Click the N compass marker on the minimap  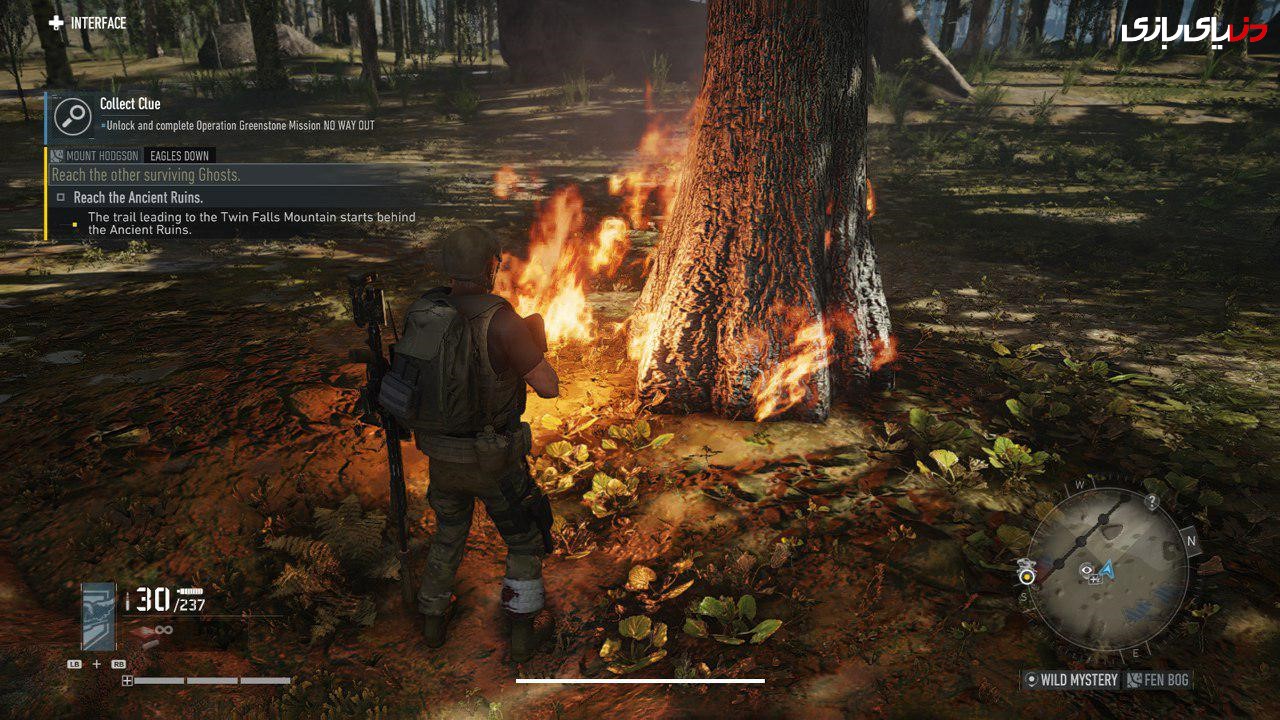pyautogui.click(x=1190, y=539)
